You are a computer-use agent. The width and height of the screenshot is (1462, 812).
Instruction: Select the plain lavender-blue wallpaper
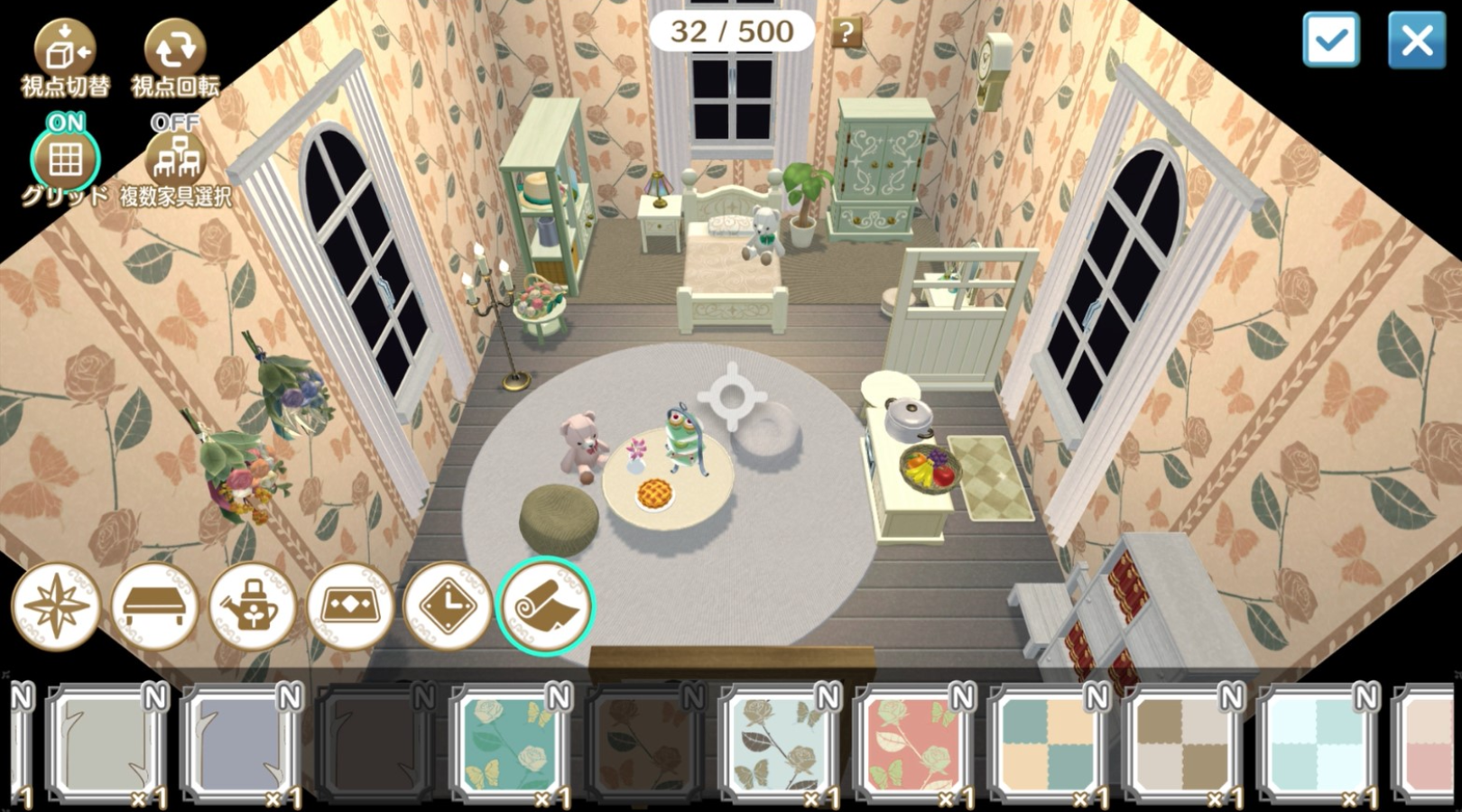[x=241, y=744]
